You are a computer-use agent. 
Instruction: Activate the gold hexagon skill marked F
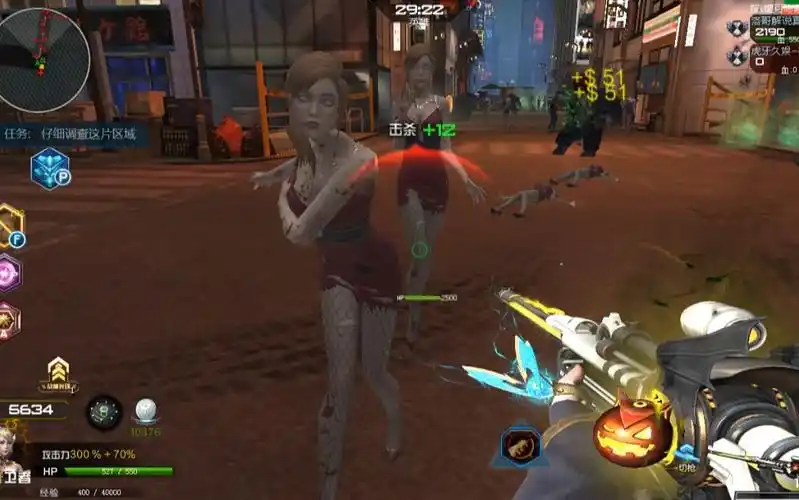[9, 225]
